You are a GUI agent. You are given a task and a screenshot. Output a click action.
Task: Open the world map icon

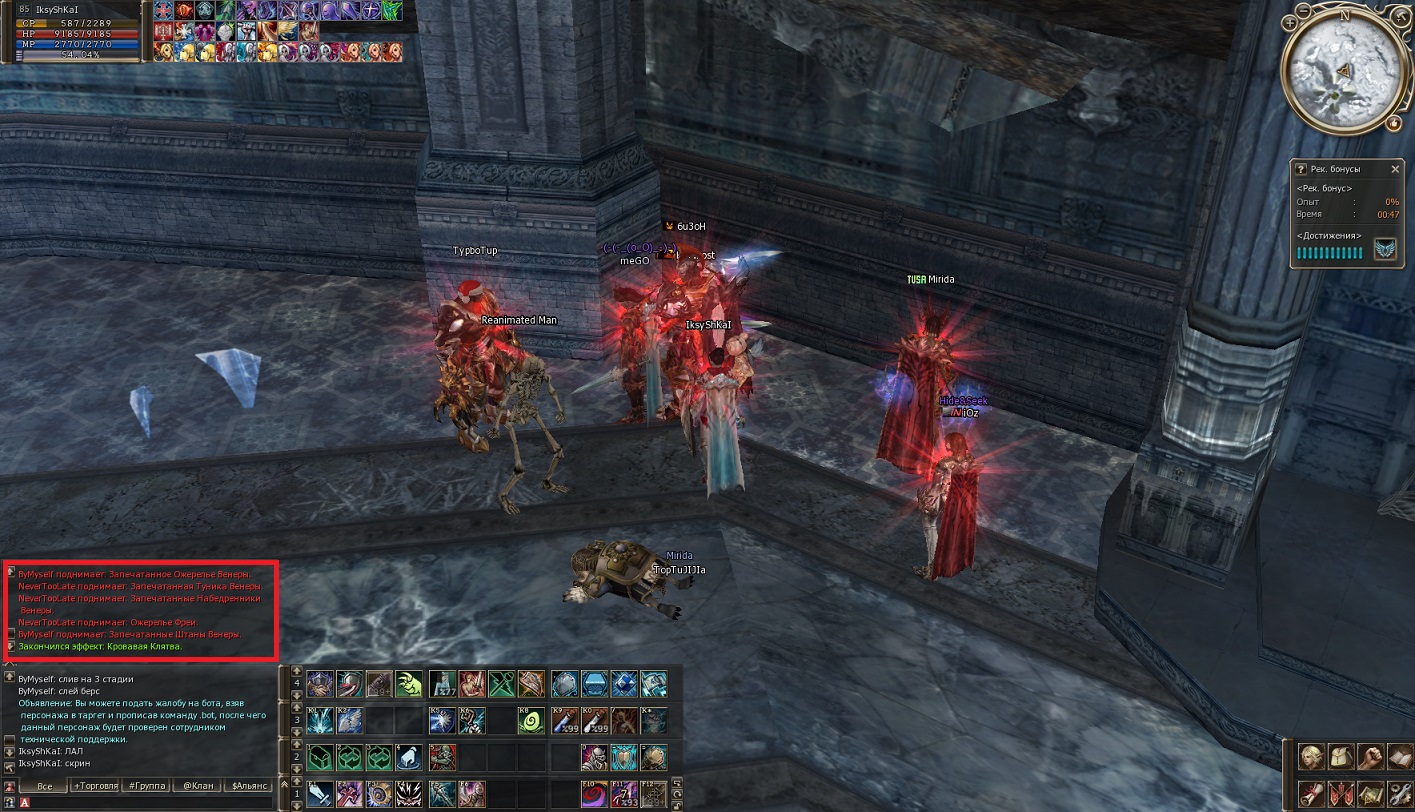click(1369, 792)
